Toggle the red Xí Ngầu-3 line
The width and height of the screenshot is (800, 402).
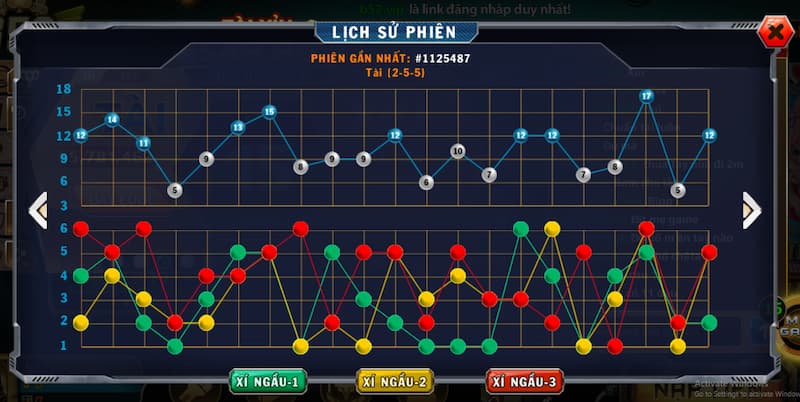pyautogui.click(x=525, y=381)
